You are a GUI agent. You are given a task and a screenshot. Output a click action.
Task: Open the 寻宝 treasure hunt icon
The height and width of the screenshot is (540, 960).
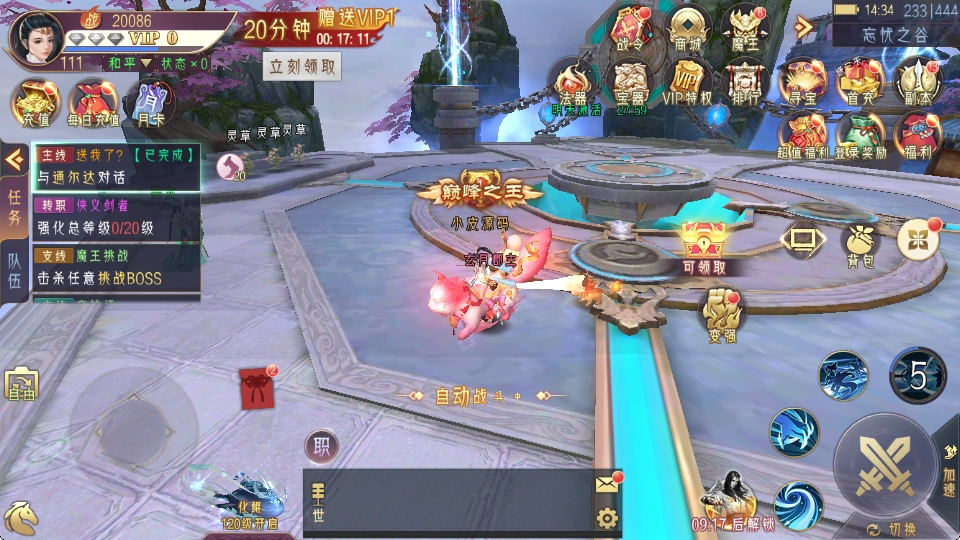click(x=802, y=80)
